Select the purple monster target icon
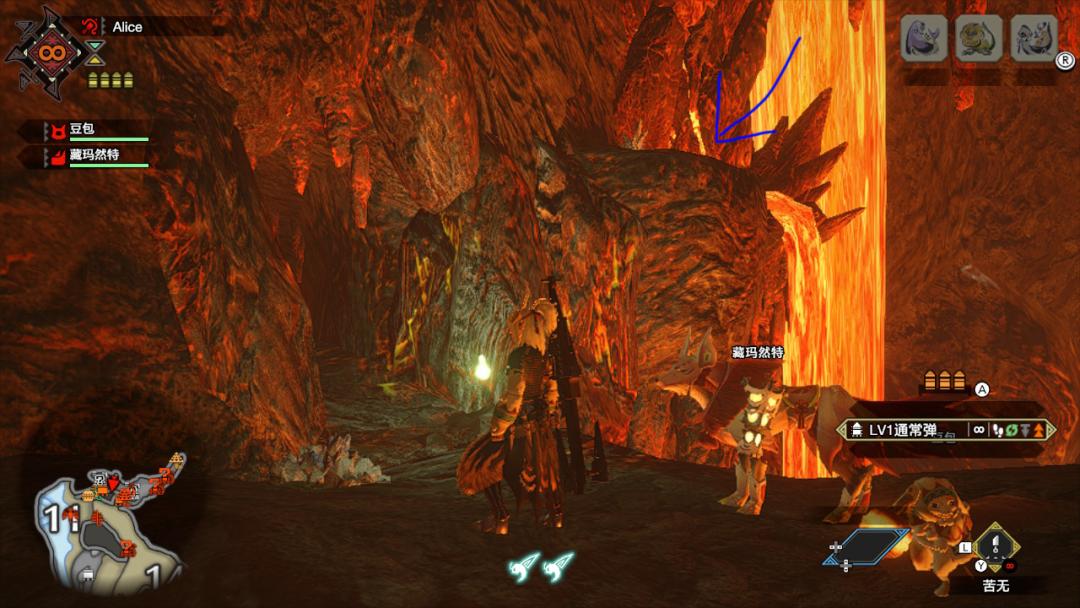The image size is (1080, 608). (x=924, y=39)
